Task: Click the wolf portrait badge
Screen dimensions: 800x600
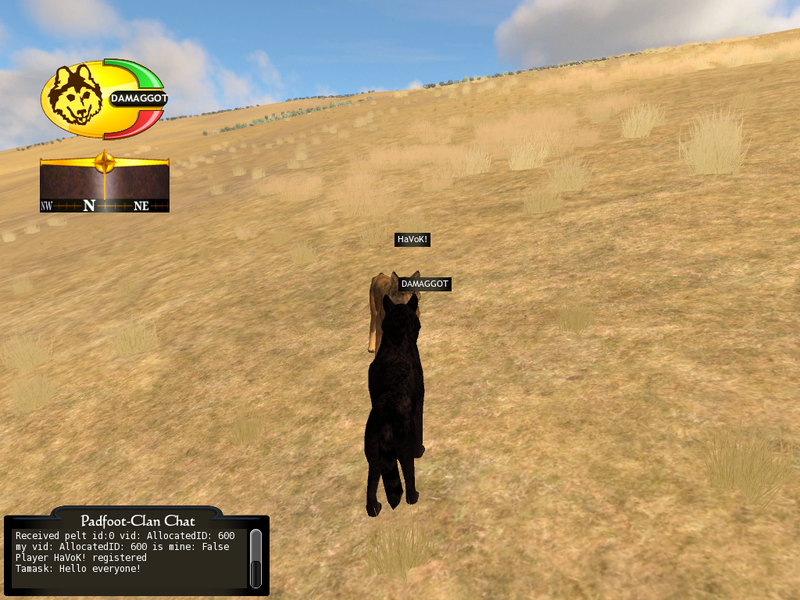Action: pos(76,97)
